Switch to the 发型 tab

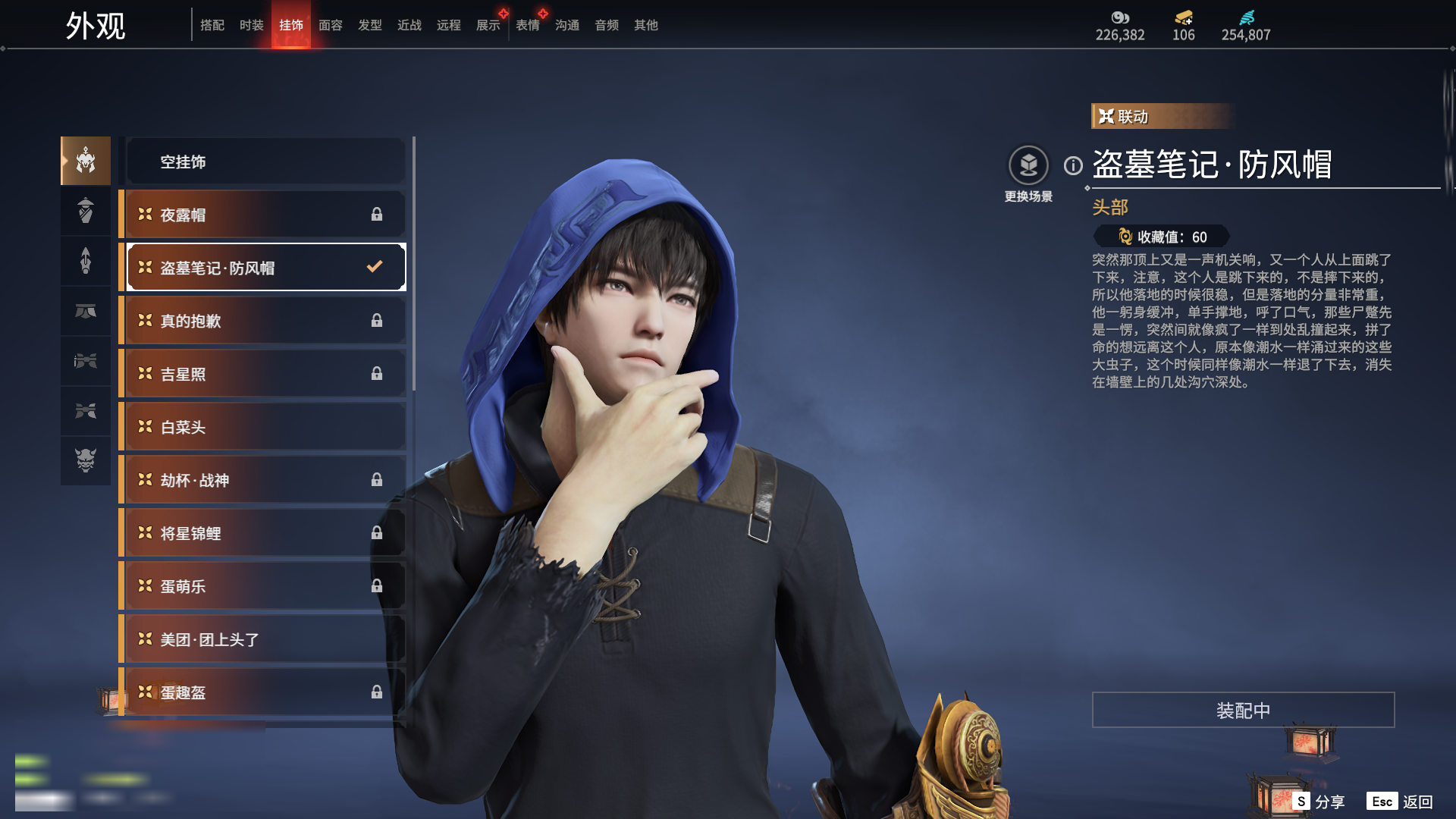click(x=370, y=25)
